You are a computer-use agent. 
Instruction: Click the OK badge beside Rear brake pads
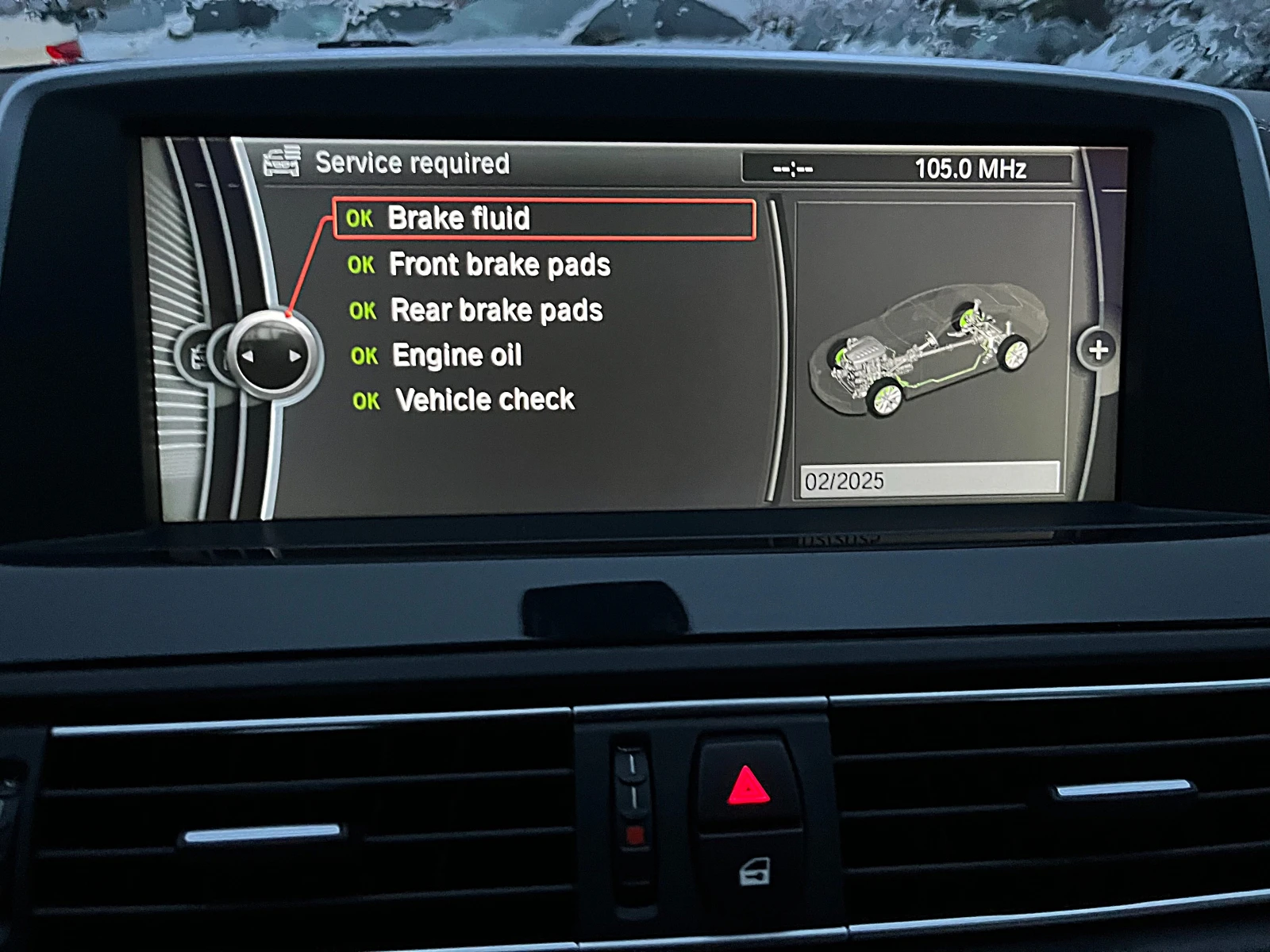click(x=364, y=311)
